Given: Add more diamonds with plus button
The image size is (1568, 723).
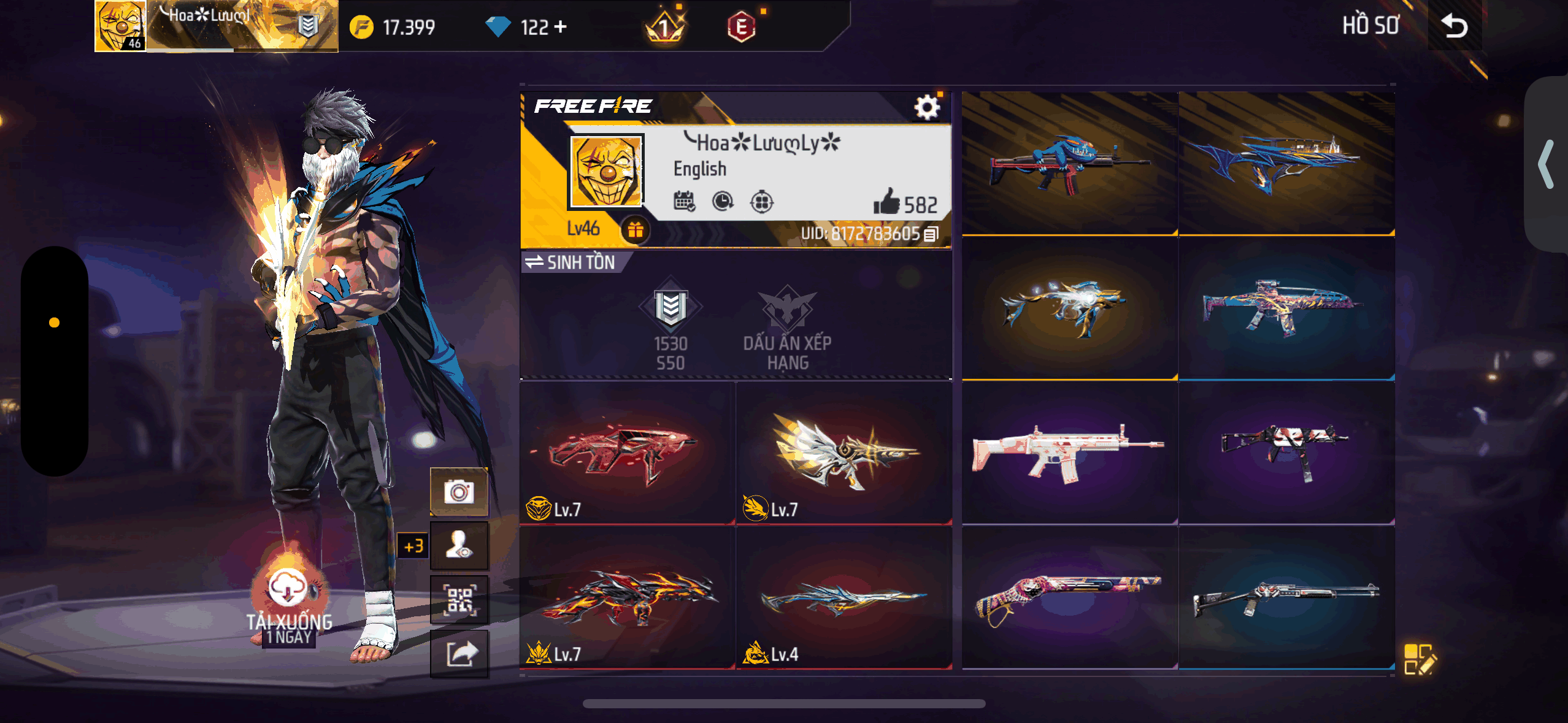Looking at the screenshot, I should click(x=560, y=27).
